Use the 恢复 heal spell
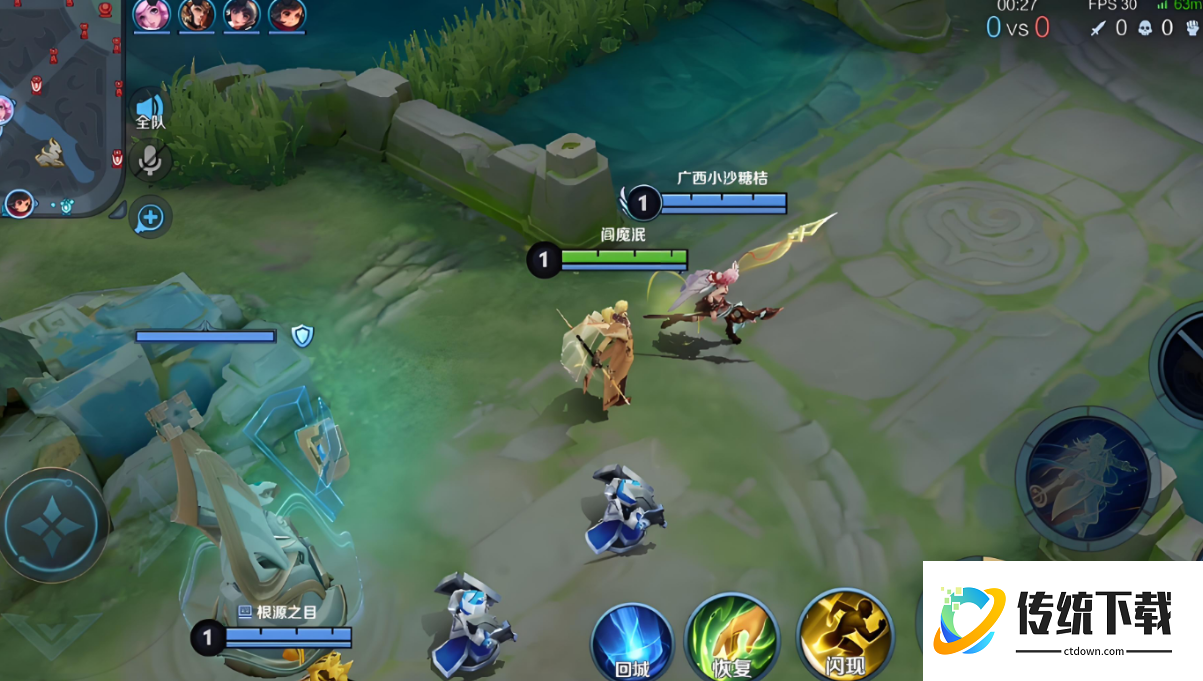 point(731,637)
